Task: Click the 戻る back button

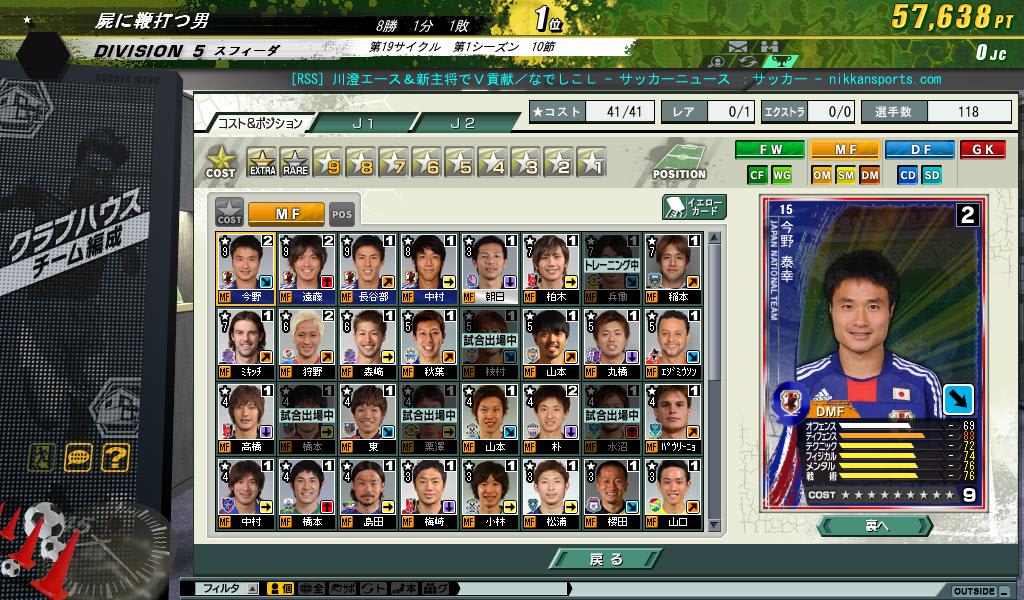Action: tap(604, 559)
